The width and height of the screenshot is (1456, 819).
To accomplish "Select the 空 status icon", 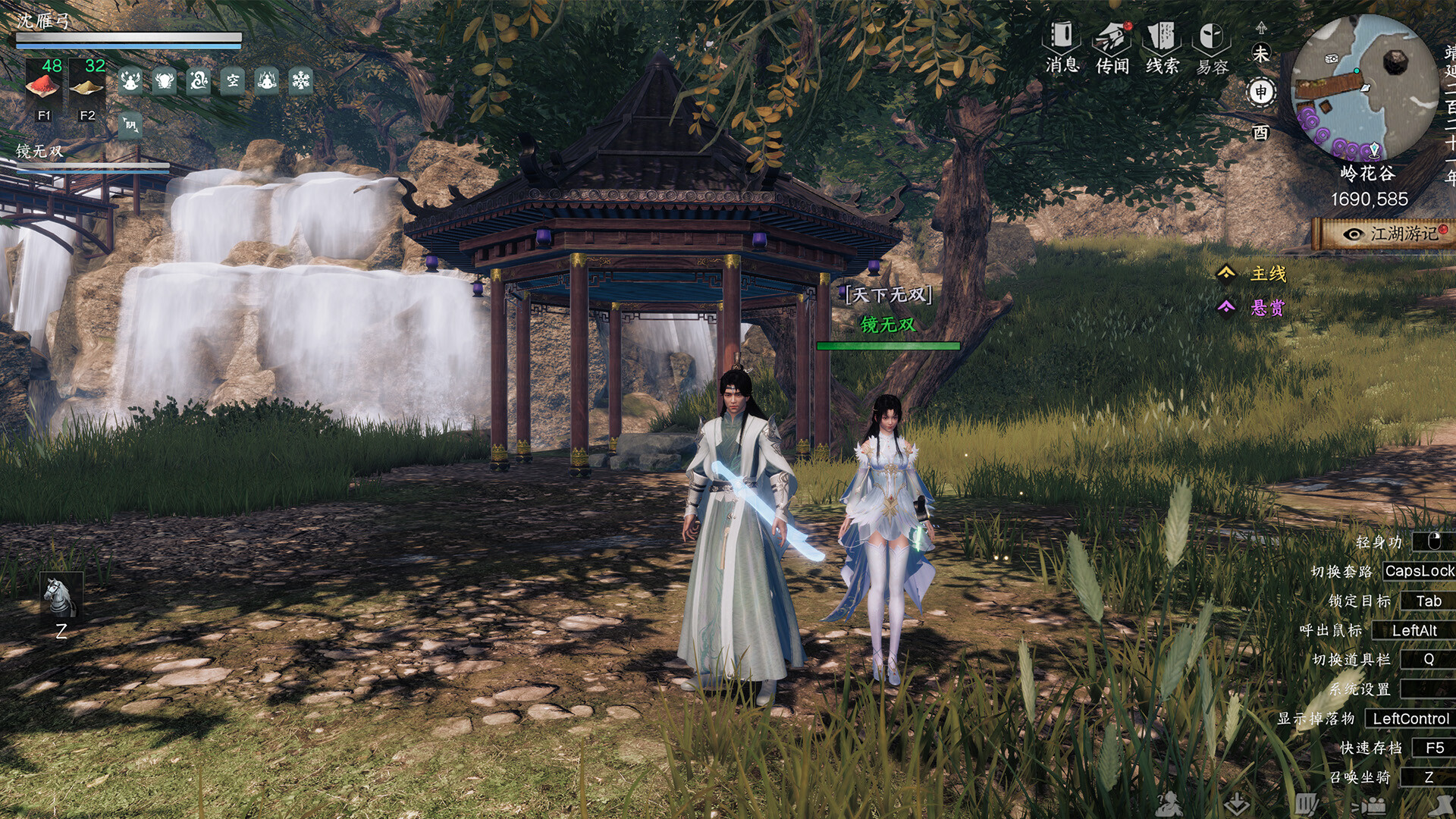I will pyautogui.click(x=233, y=80).
